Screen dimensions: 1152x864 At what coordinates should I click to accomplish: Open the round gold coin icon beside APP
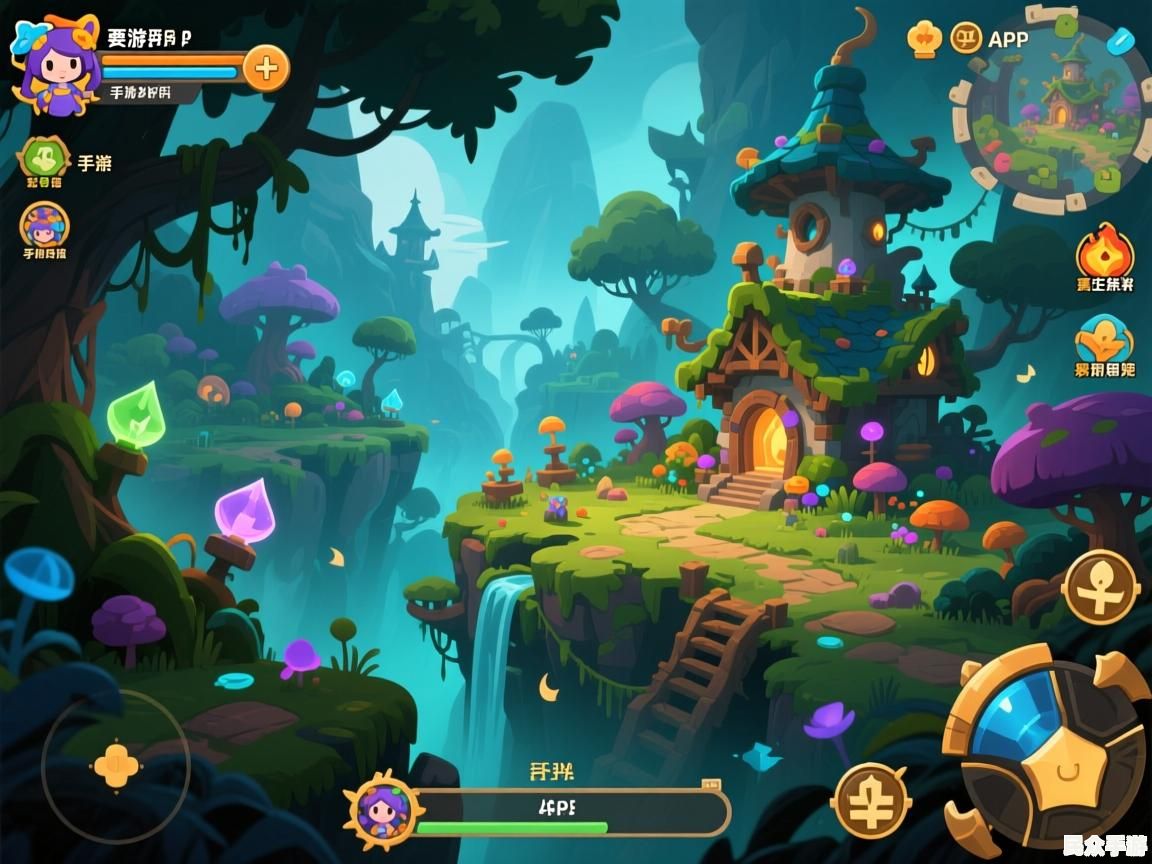(967, 39)
